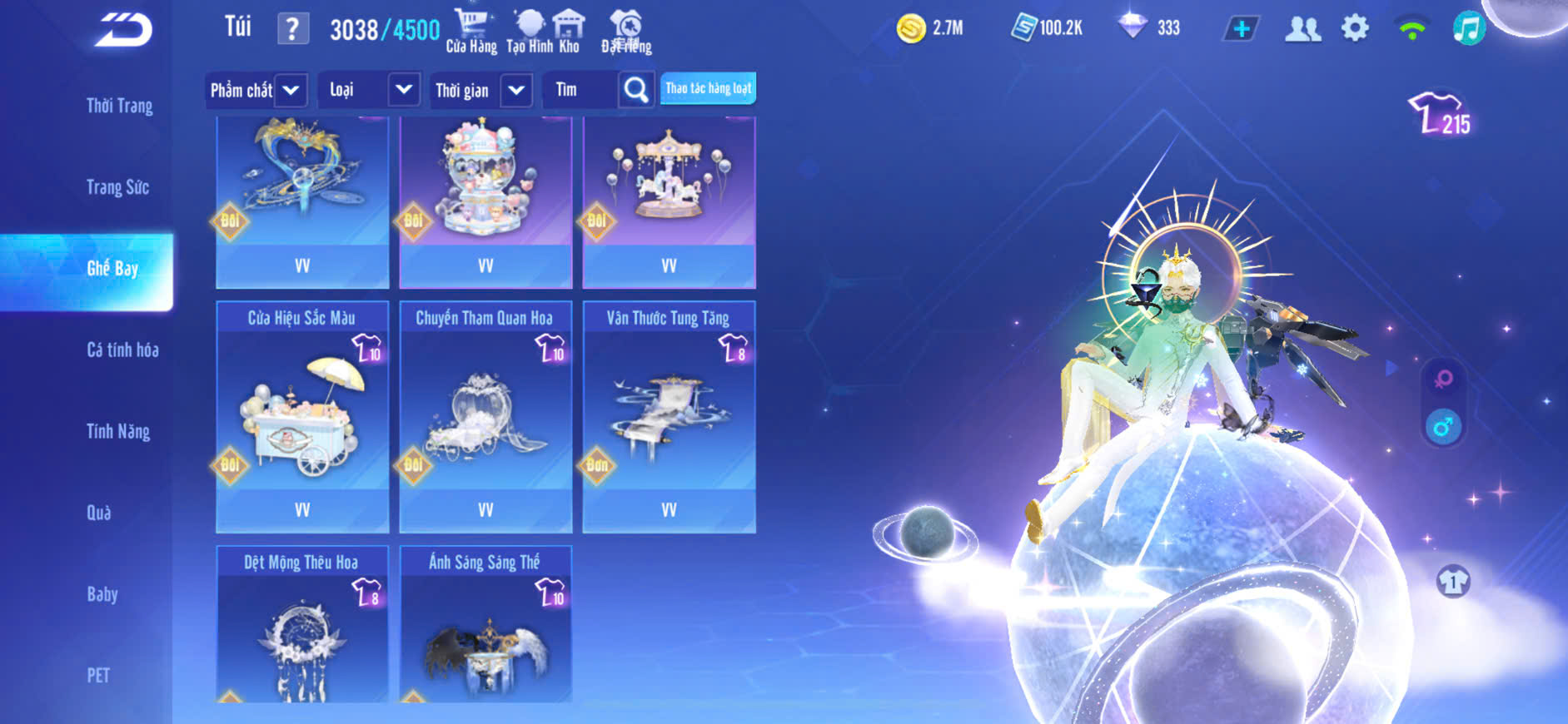Go back with the arrow logo button
The image size is (1568, 724).
point(123,30)
